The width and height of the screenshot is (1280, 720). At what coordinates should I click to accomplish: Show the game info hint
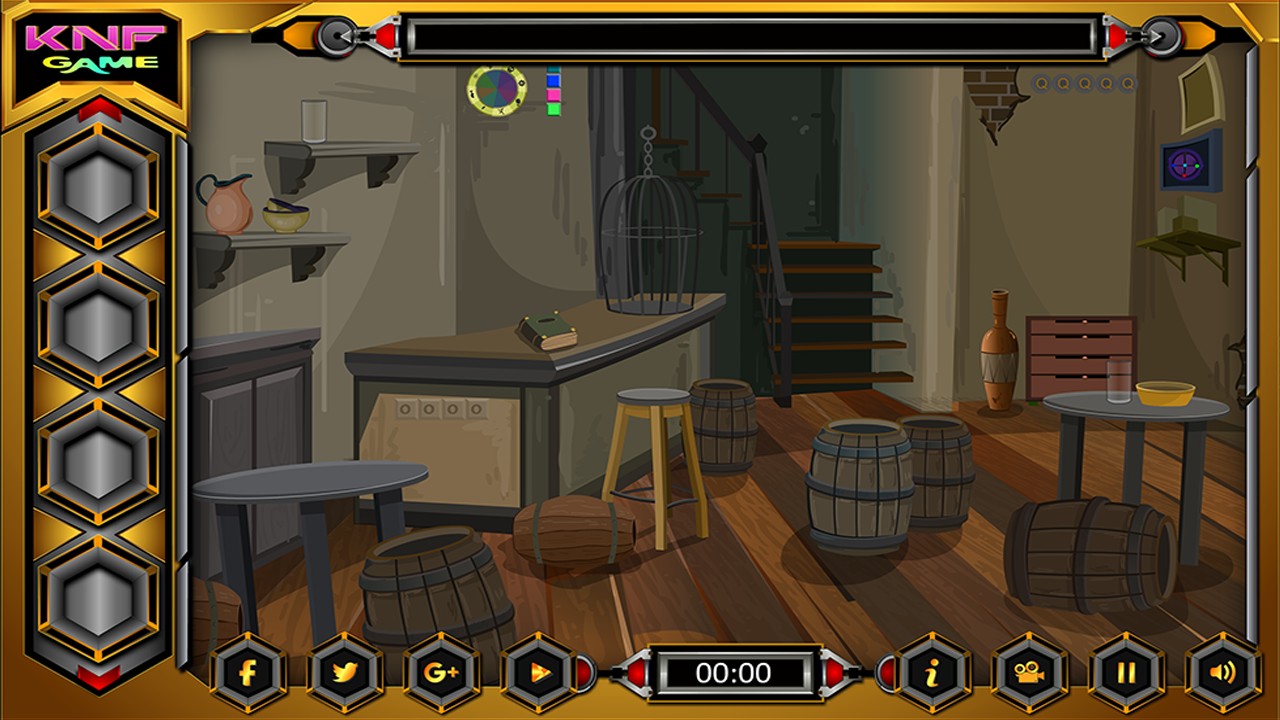[932, 672]
